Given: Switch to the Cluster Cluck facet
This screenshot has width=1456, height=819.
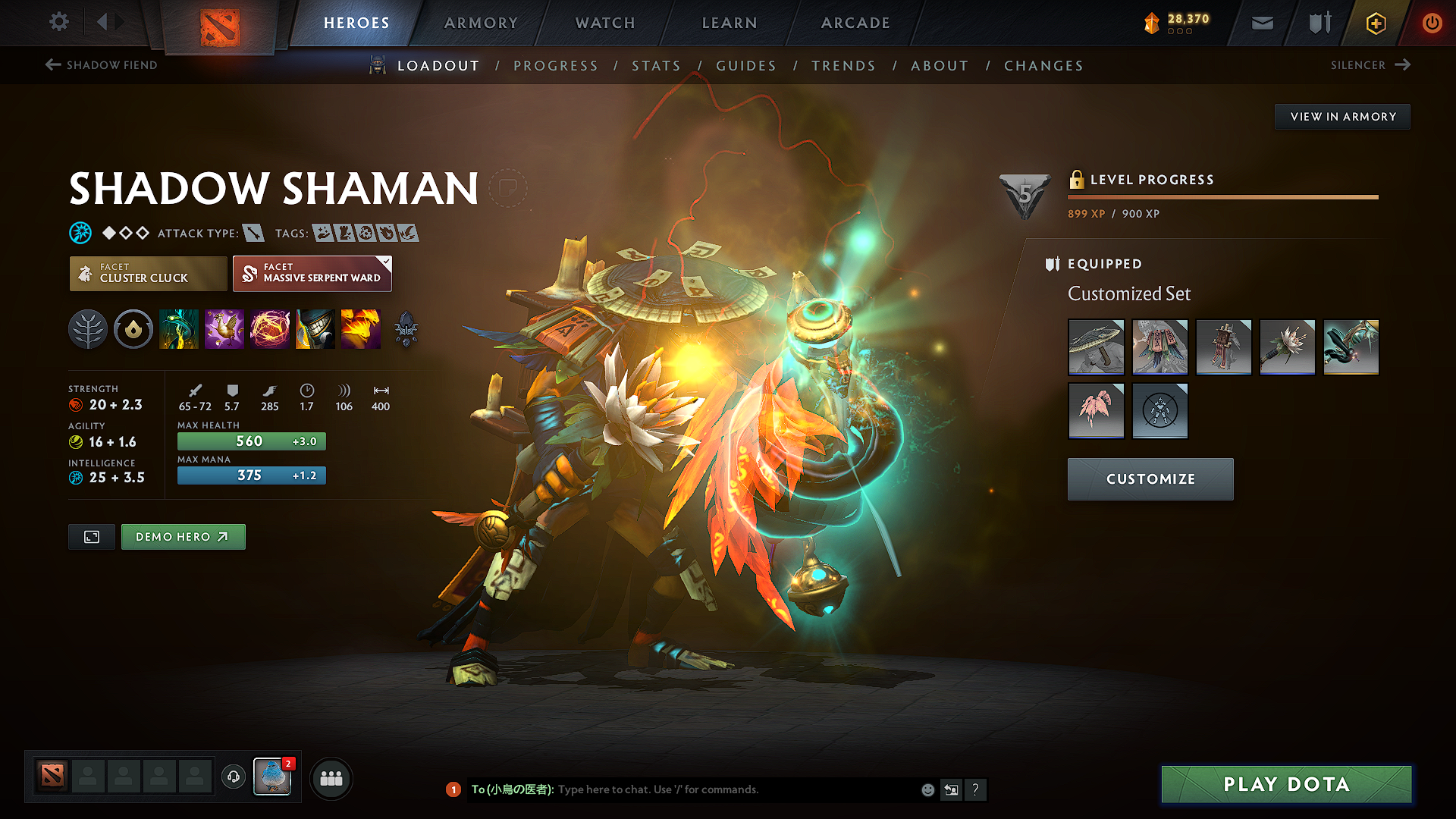Looking at the screenshot, I should [x=147, y=274].
